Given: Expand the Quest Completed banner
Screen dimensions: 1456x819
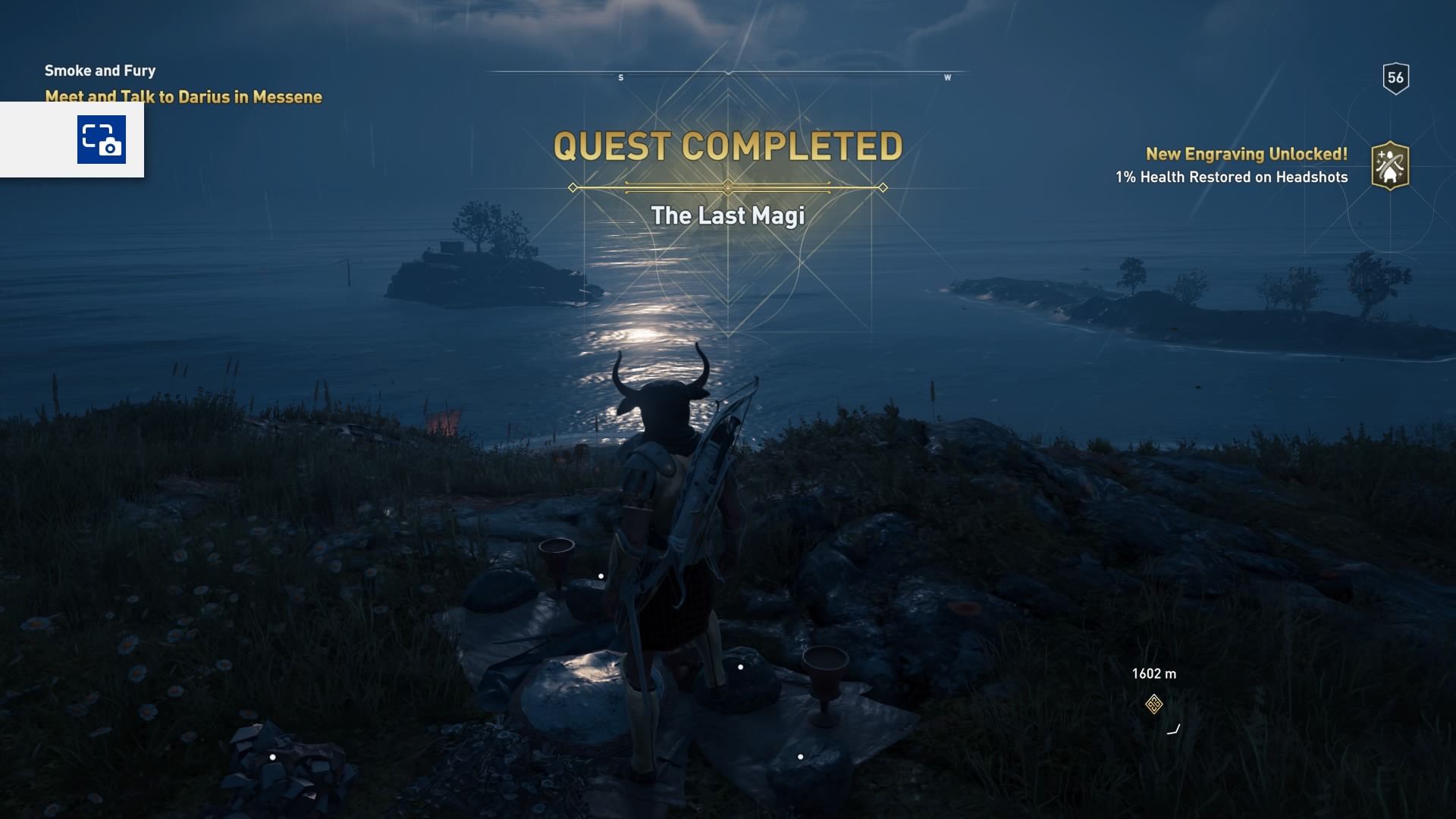Looking at the screenshot, I should pyautogui.click(x=728, y=144).
